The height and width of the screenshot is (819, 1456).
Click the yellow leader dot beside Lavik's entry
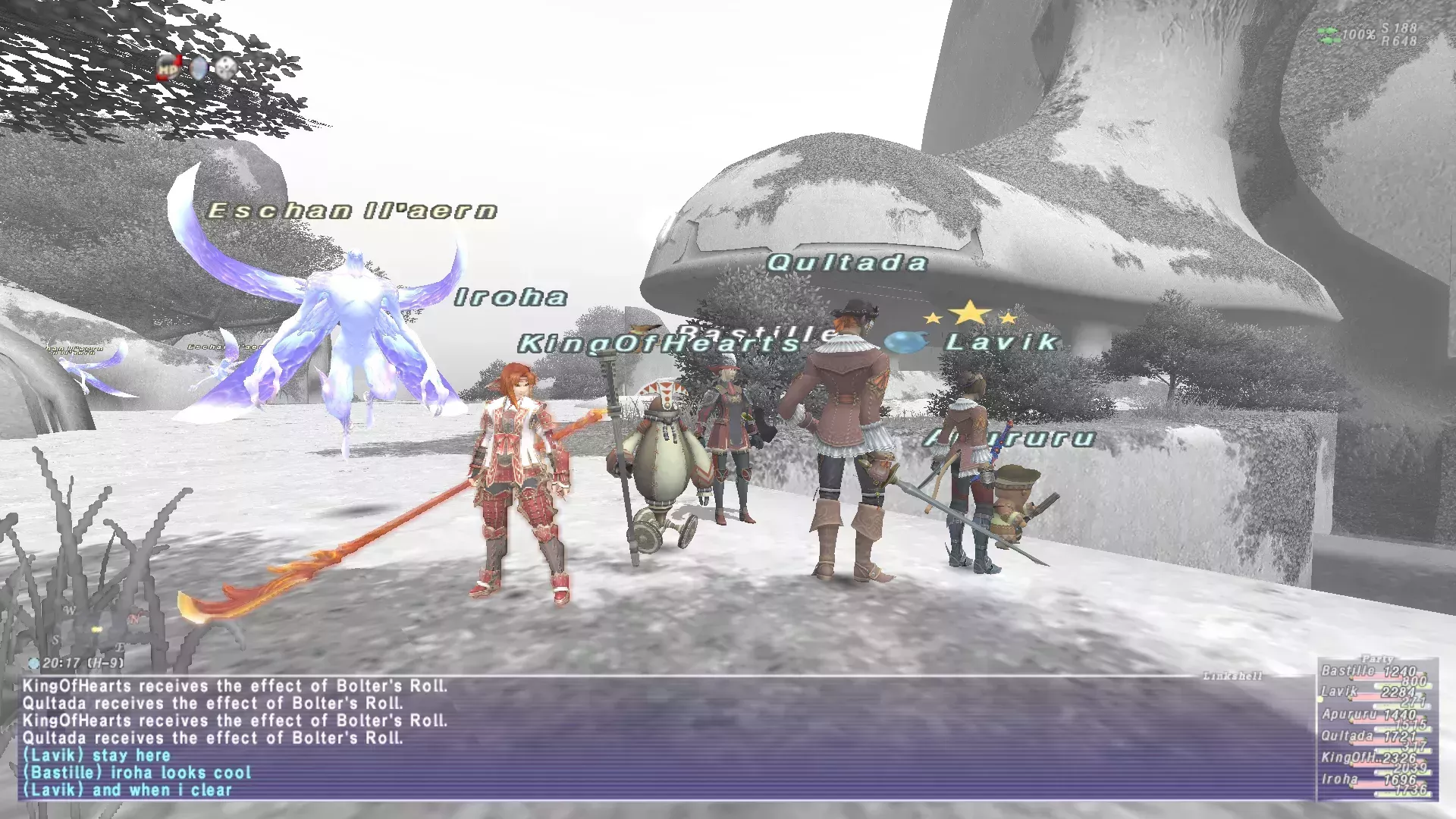pos(1320,699)
